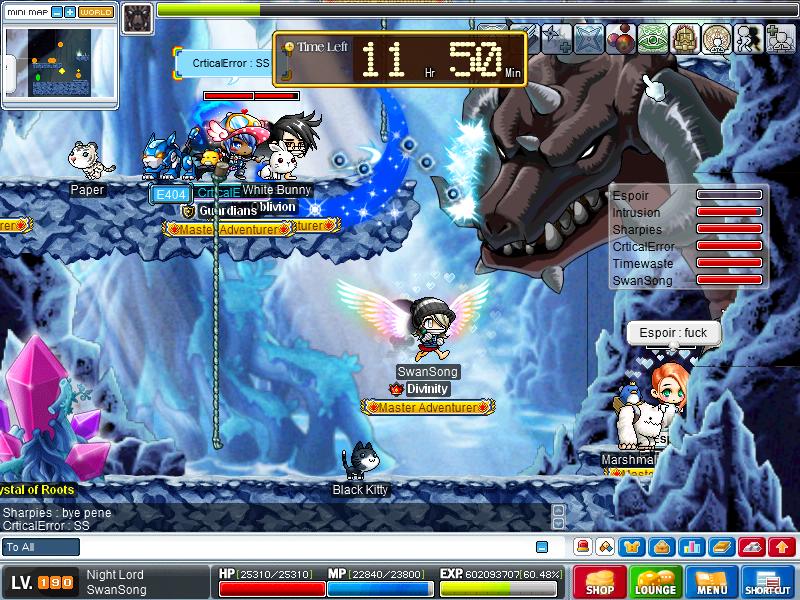Expand the minimap with the plus button
Viewport: 800px width, 600px height.
pyautogui.click(x=70, y=12)
